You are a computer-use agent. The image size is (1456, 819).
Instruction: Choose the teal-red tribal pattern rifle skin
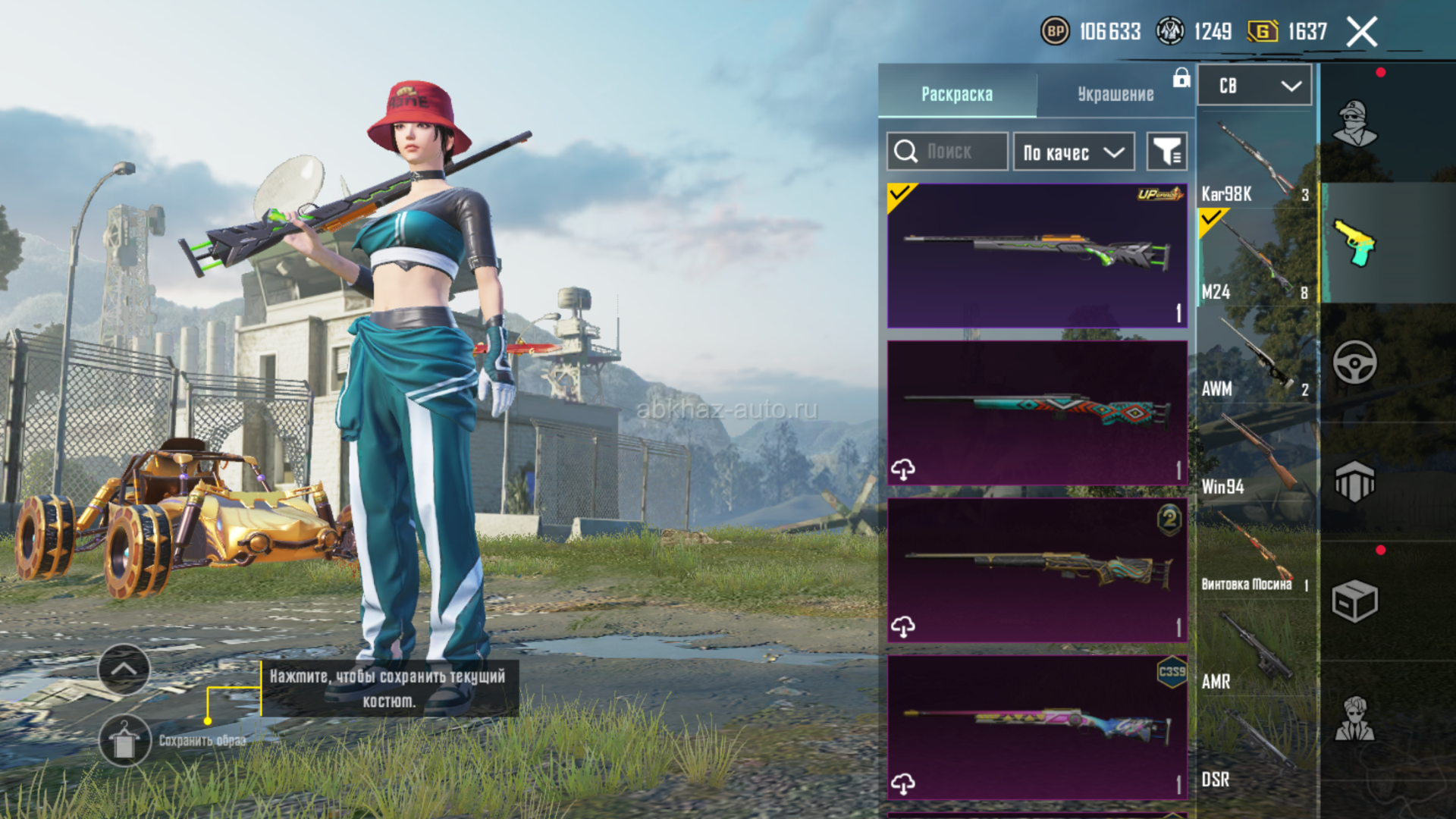[x=1037, y=413]
